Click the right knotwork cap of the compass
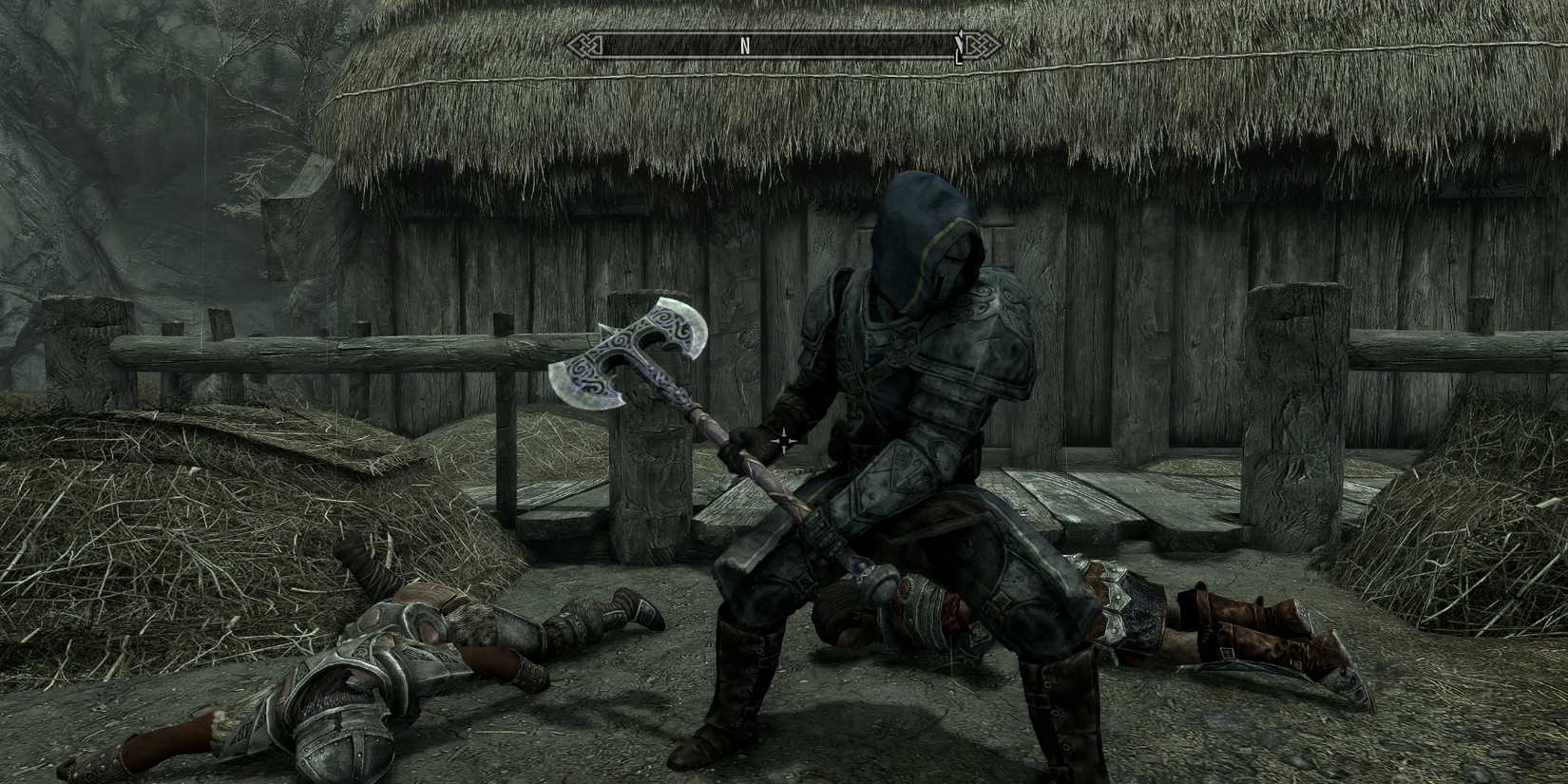Viewport: 1568px width, 784px height. point(981,44)
